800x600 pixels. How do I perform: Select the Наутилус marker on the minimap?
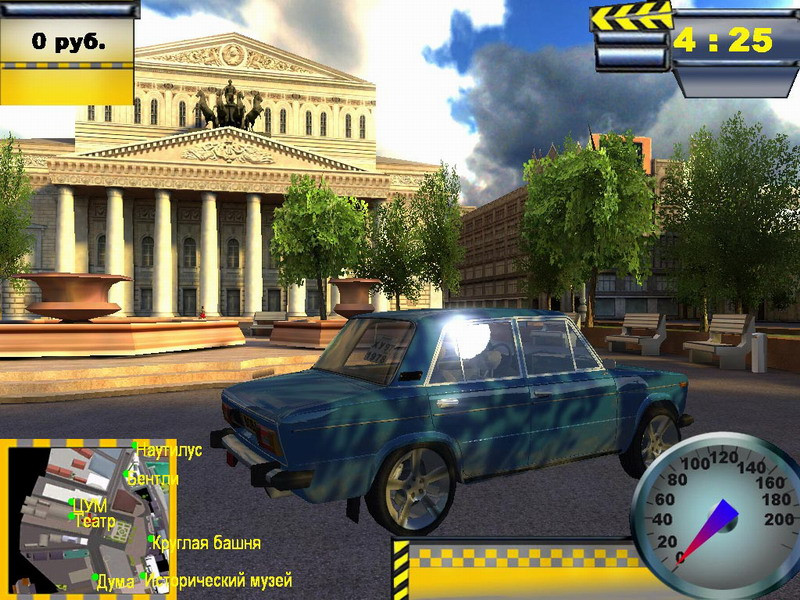[x=136, y=446]
